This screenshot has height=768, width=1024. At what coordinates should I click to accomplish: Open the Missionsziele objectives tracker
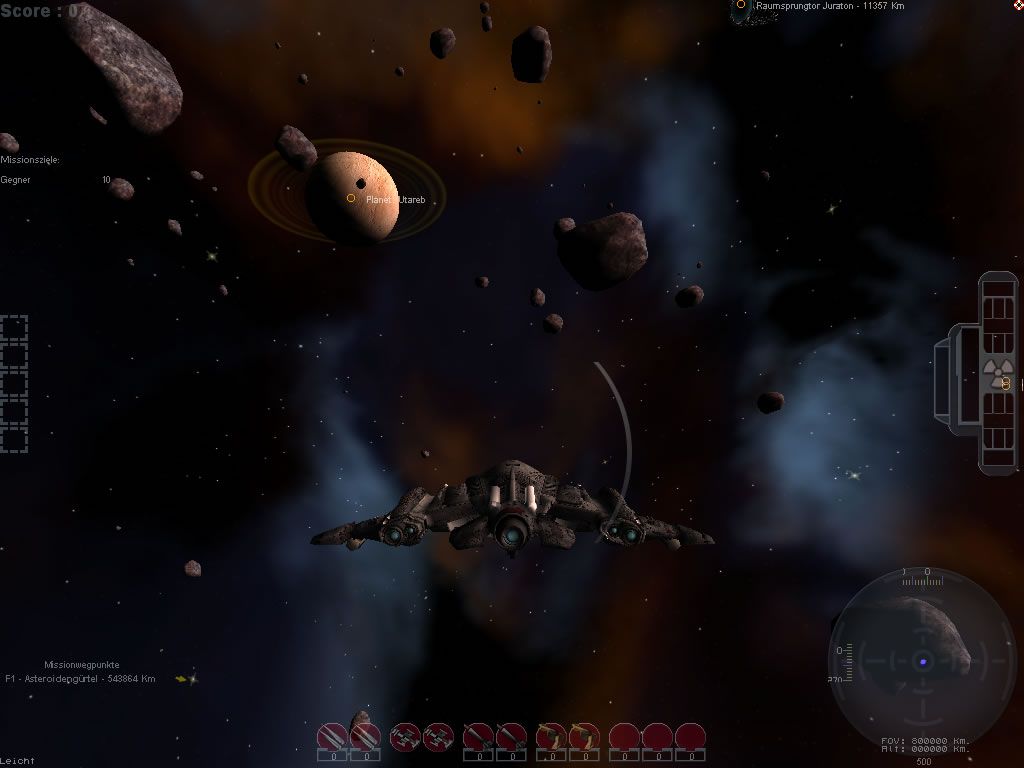pos(30,160)
